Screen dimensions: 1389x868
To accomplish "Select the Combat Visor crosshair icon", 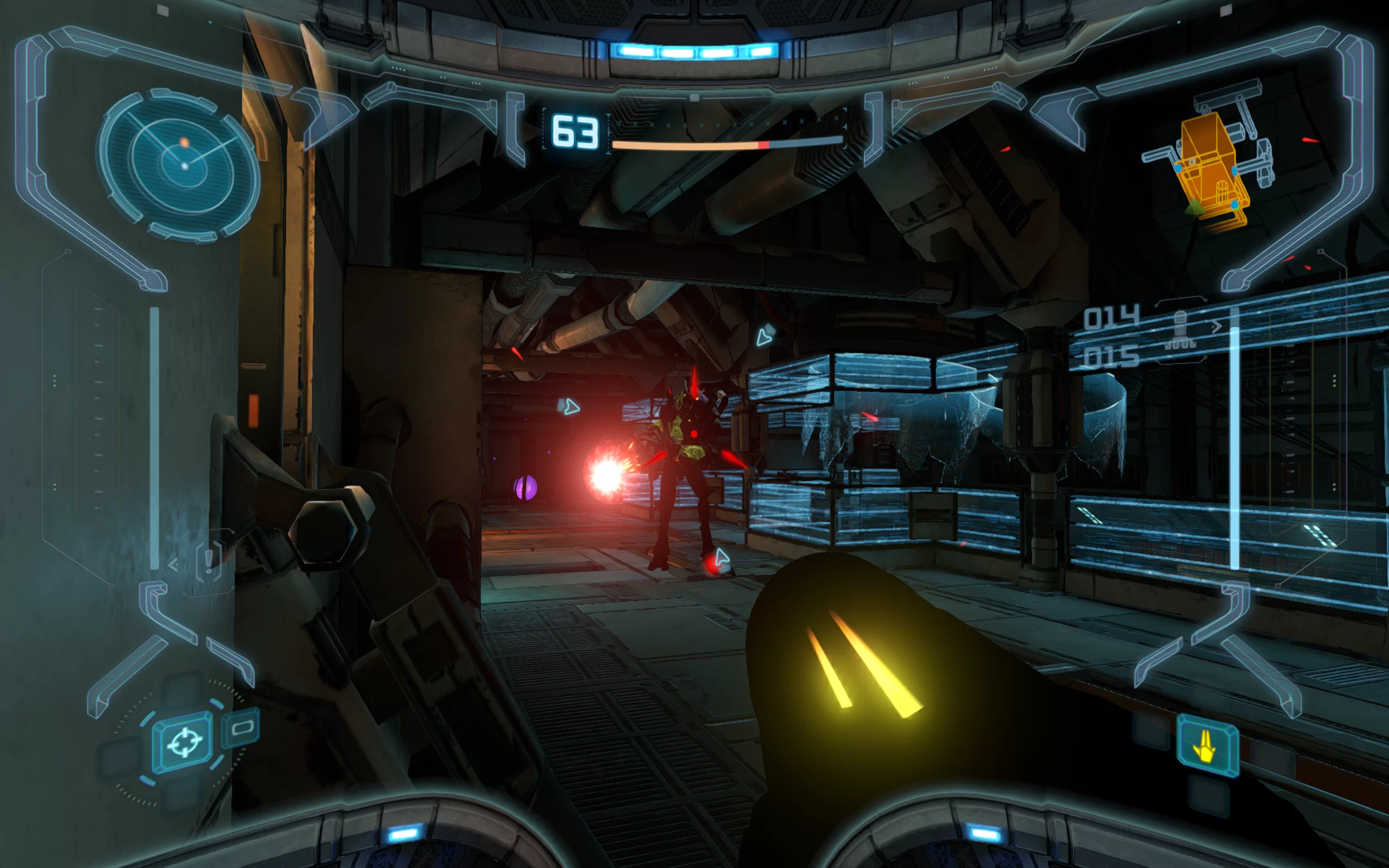I will click(183, 742).
